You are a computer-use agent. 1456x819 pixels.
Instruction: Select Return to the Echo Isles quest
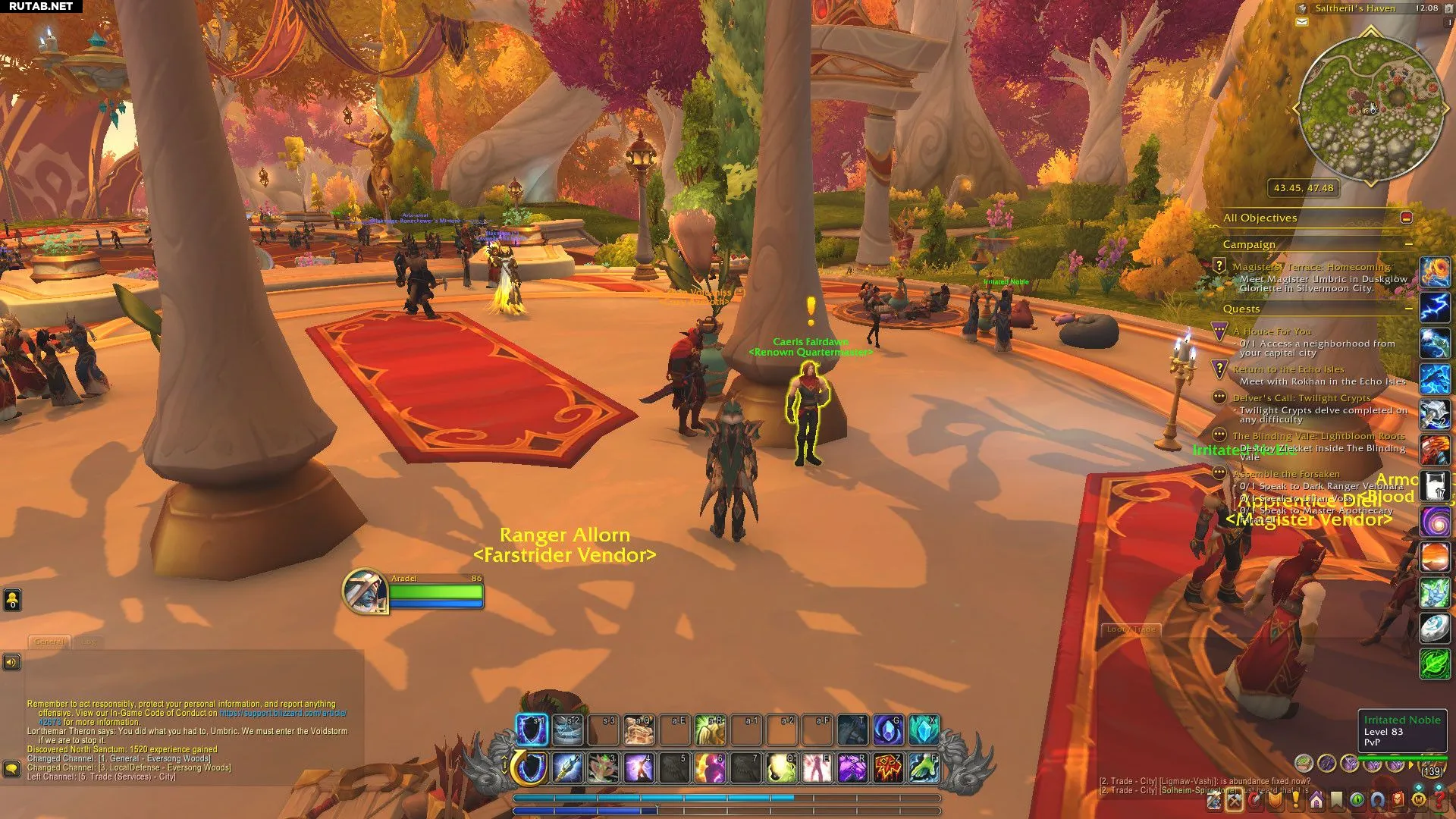(x=1288, y=369)
